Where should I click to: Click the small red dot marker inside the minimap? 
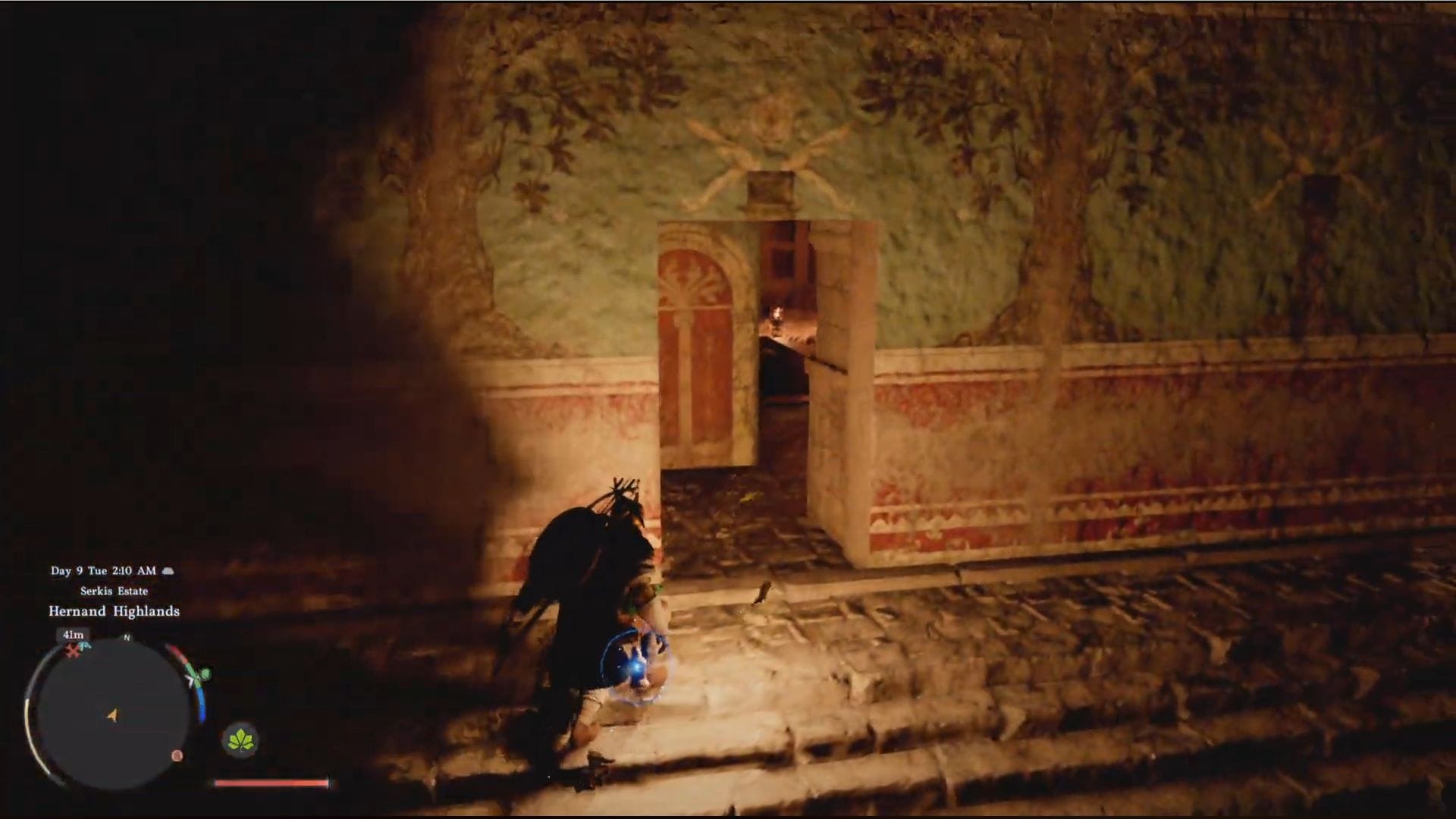click(x=177, y=756)
